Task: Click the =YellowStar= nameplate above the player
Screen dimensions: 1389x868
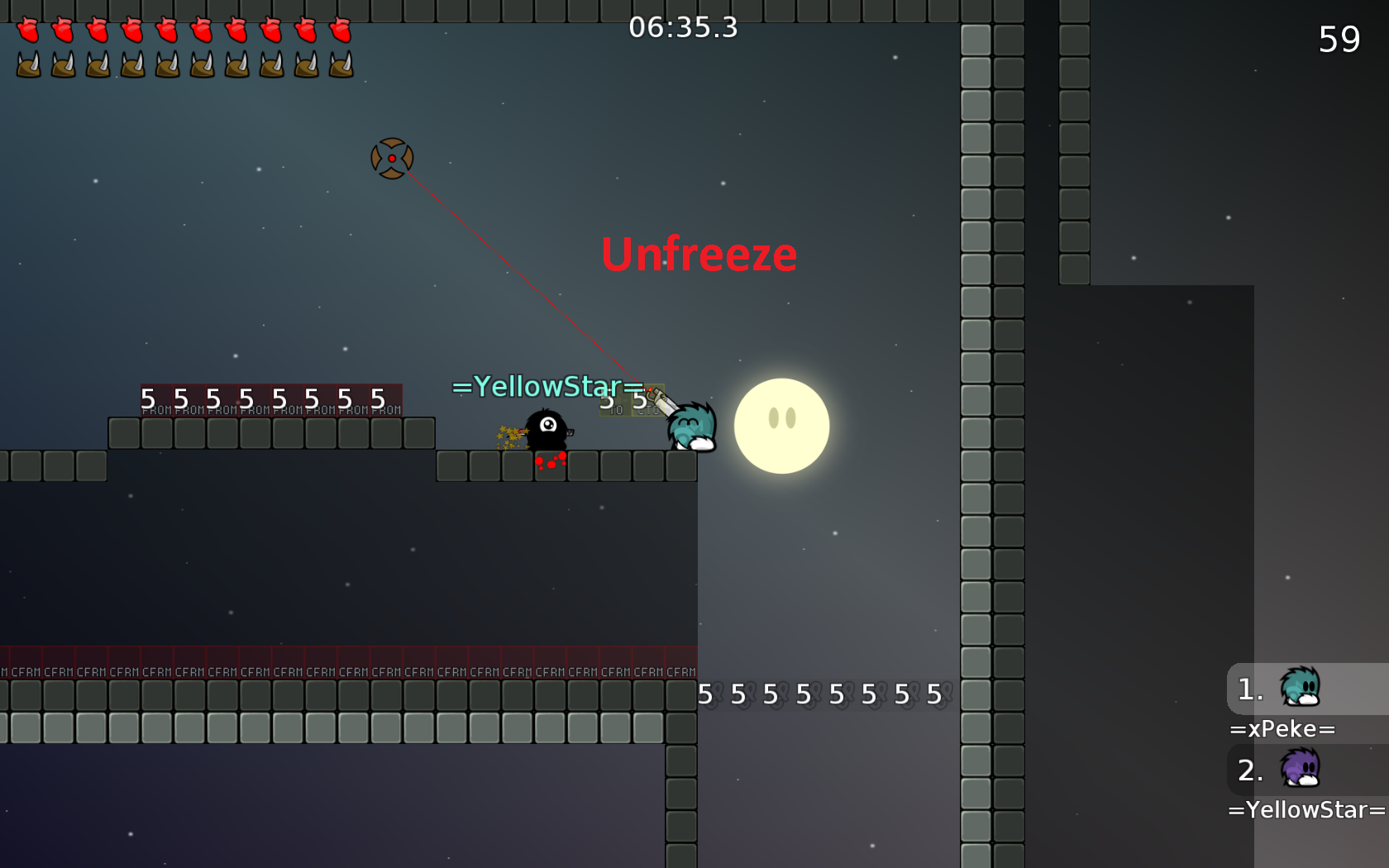Action: pyautogui.click(x=547, y=386)
